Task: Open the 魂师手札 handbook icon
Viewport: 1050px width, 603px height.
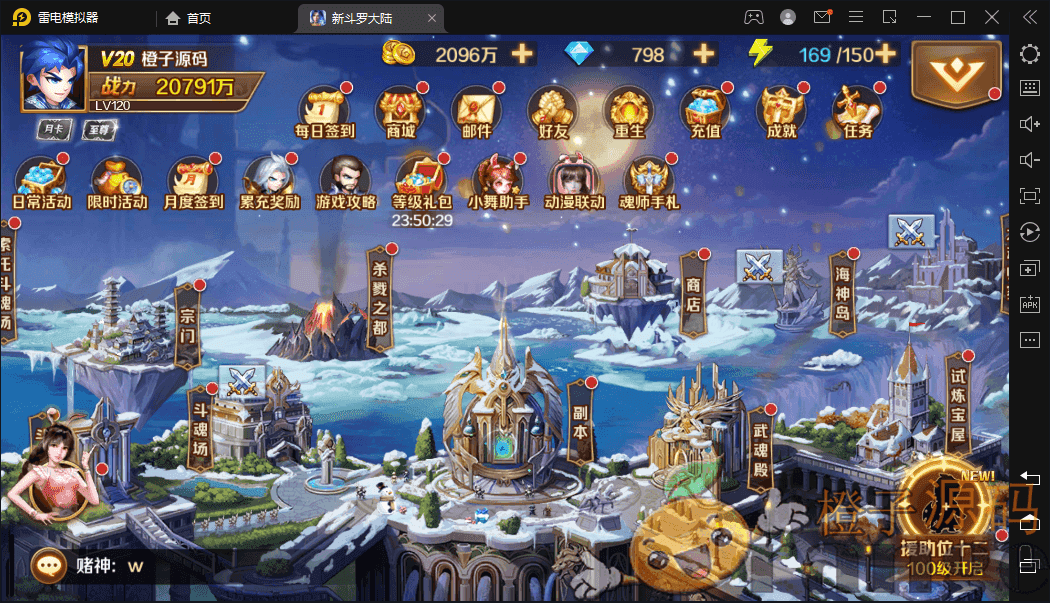Action: click(x=650, y=181)
